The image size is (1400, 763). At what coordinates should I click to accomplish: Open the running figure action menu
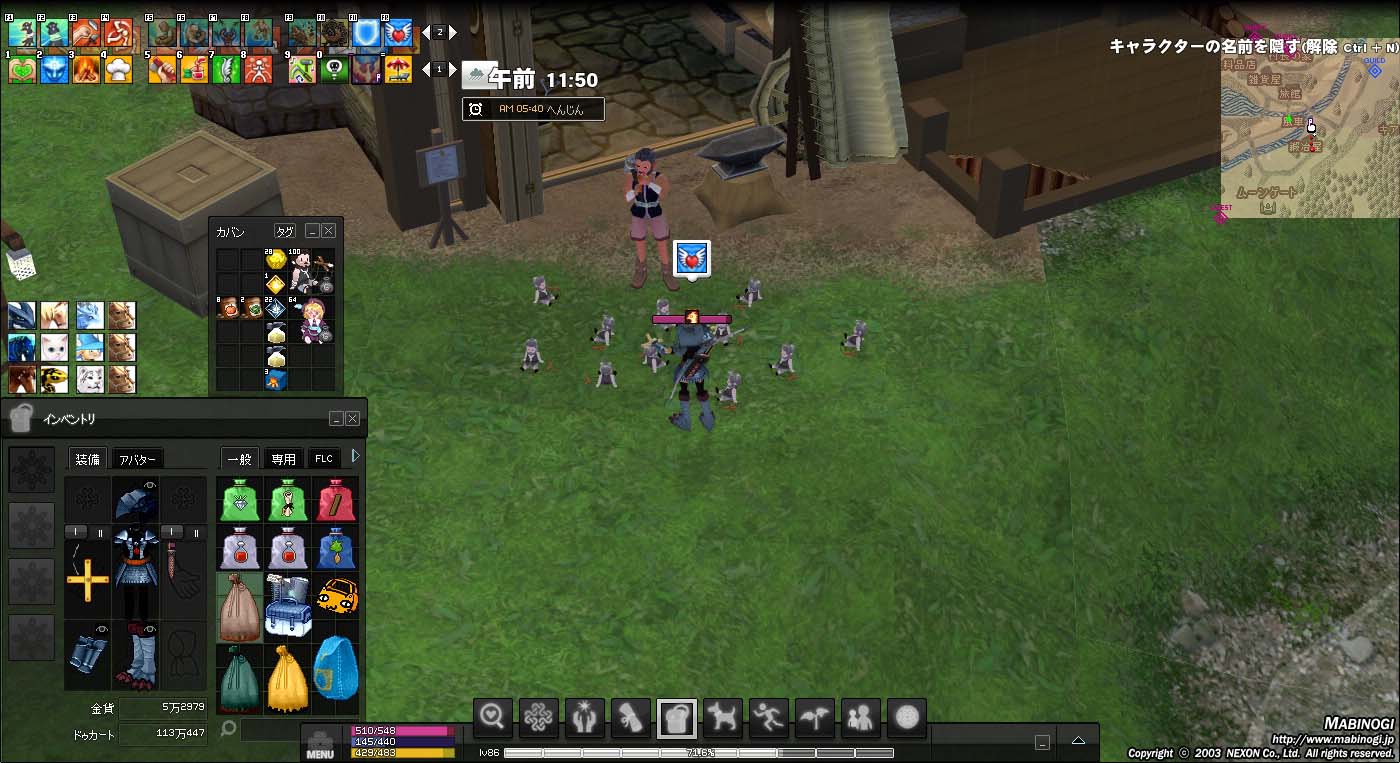pyautogui.click(x=769, y=717)
